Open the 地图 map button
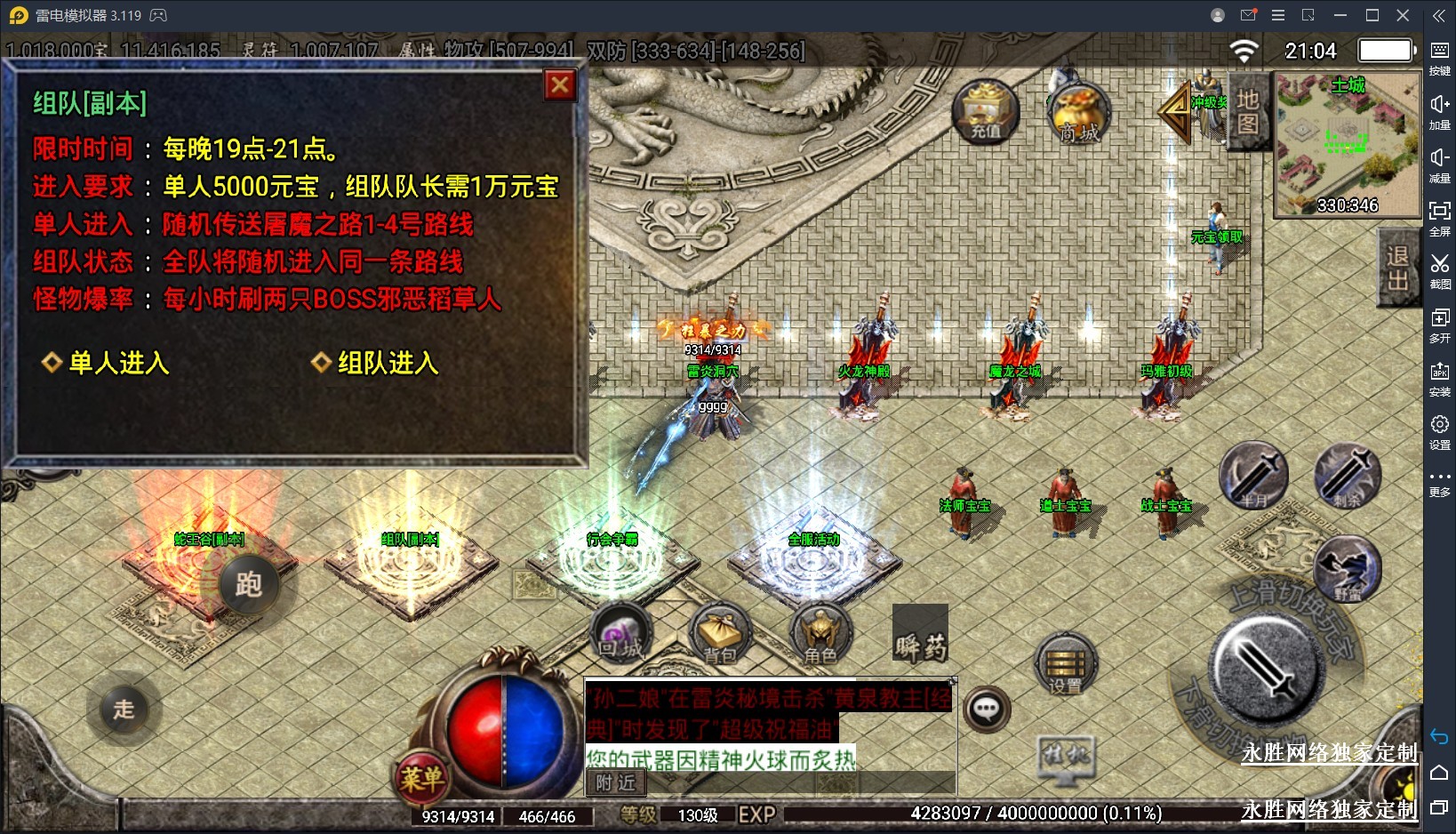The height and width of the screenshot is (834, 1456). 1247,111
